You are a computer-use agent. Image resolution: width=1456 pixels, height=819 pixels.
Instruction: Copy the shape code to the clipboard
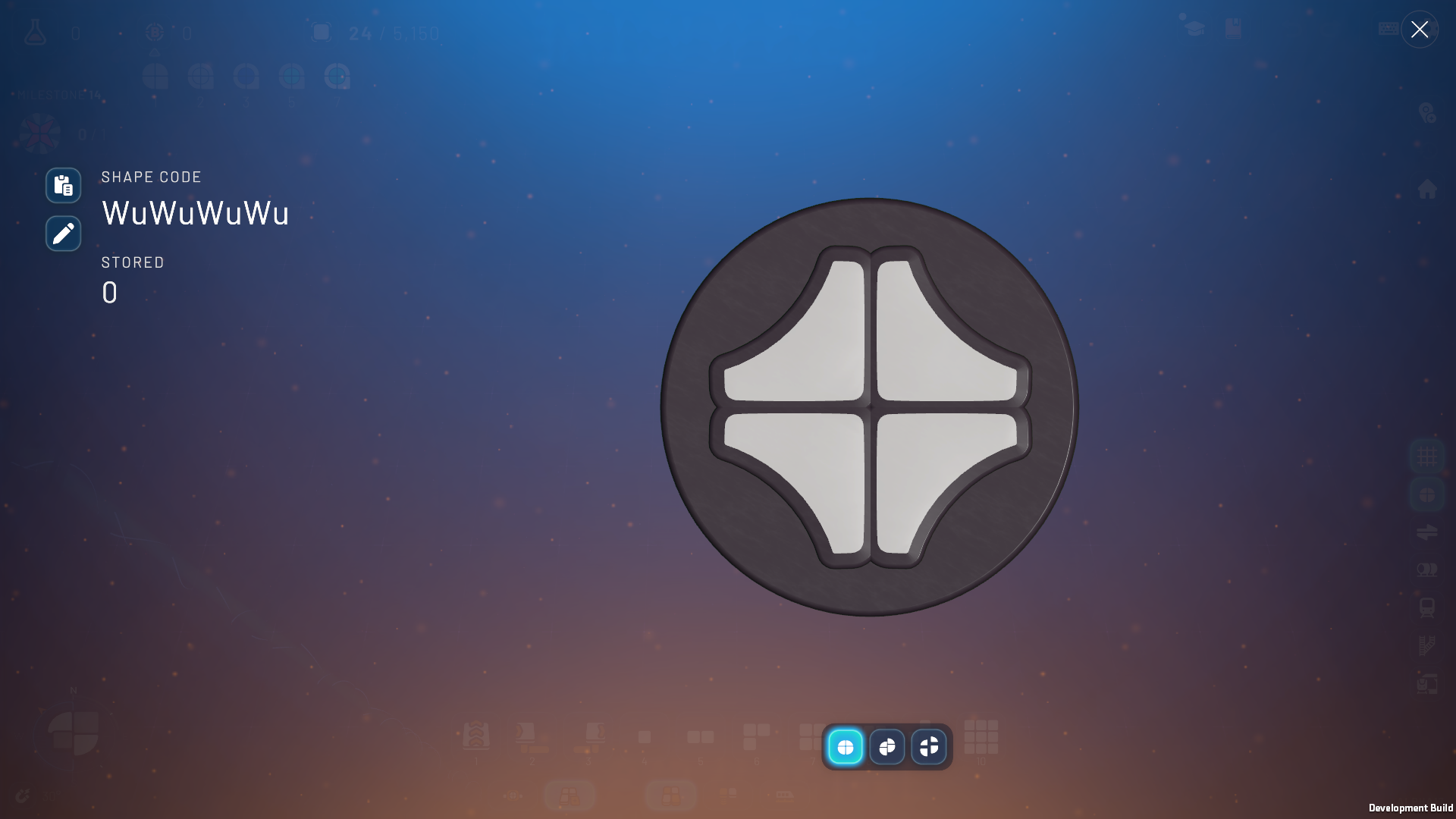coord(63,185)
